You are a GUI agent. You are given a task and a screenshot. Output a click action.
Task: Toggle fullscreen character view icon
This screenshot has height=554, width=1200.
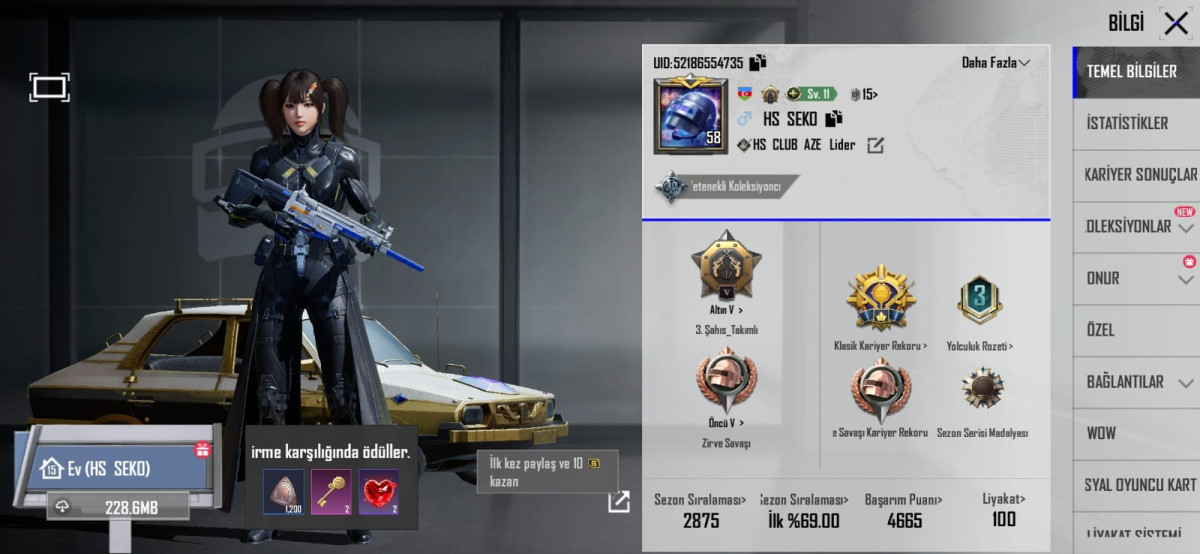point(49,87)
